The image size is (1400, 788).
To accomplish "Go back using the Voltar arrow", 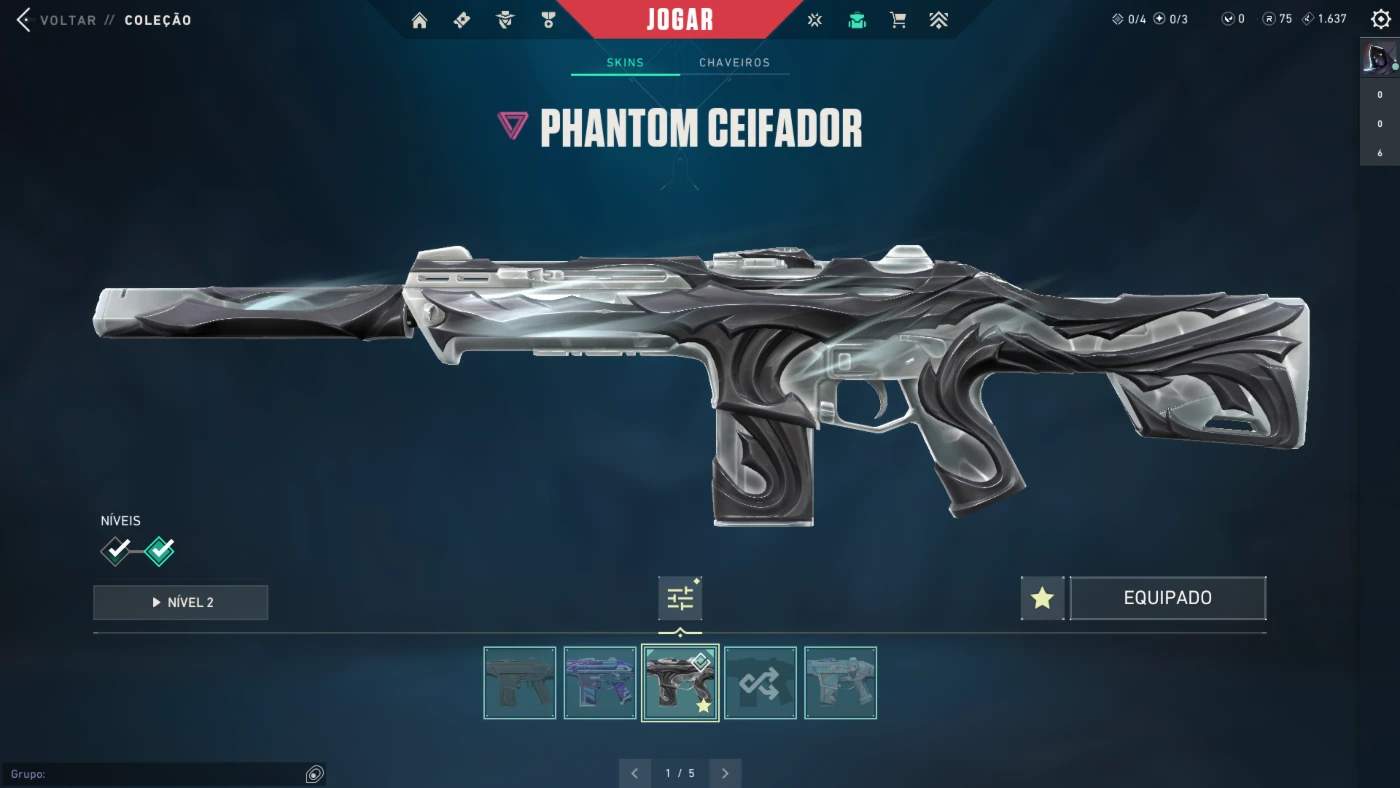I will click(x=24, y=20).
